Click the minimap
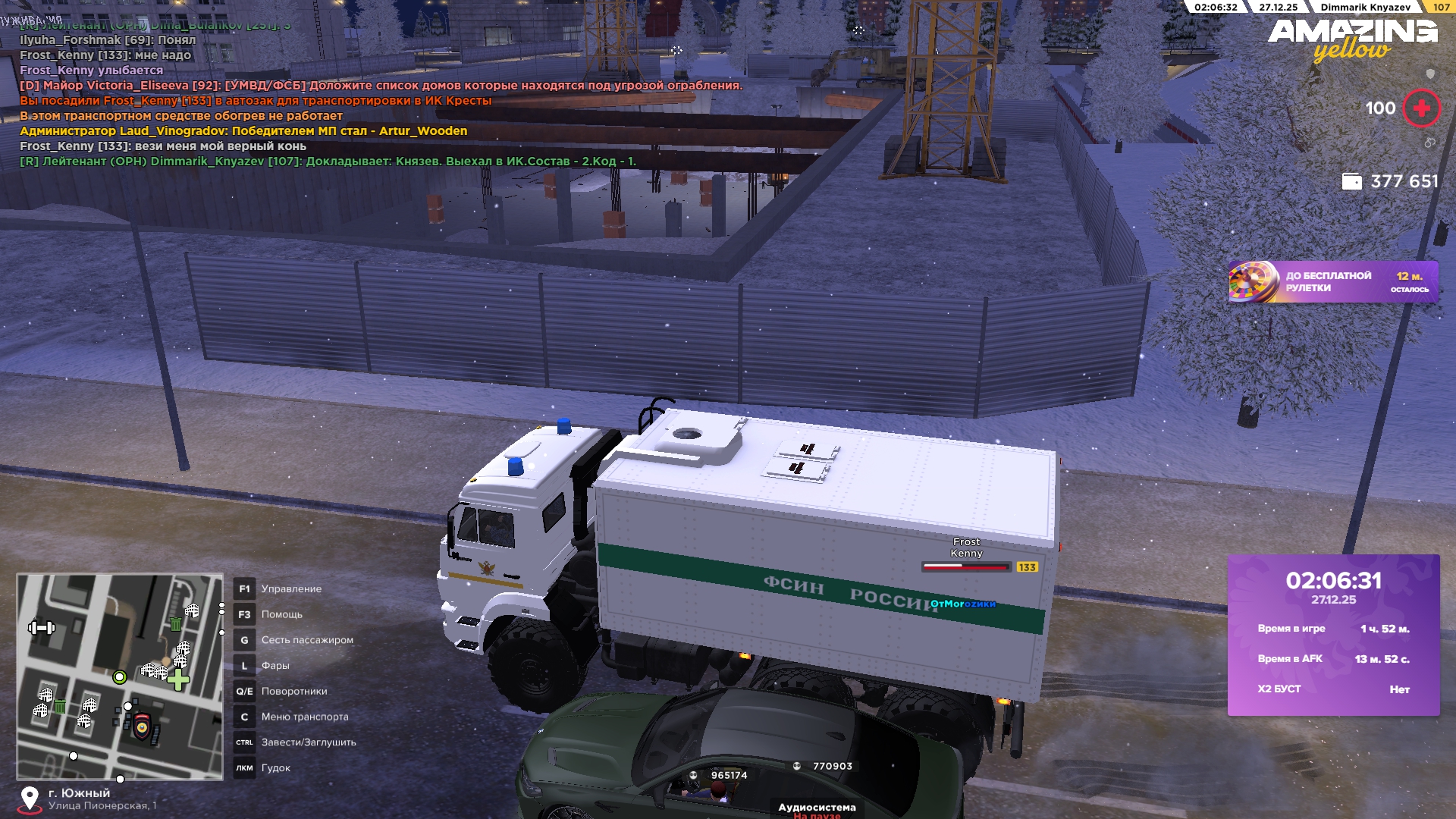The width and height of the screenshot is (1456, 819). coord(120,676)
